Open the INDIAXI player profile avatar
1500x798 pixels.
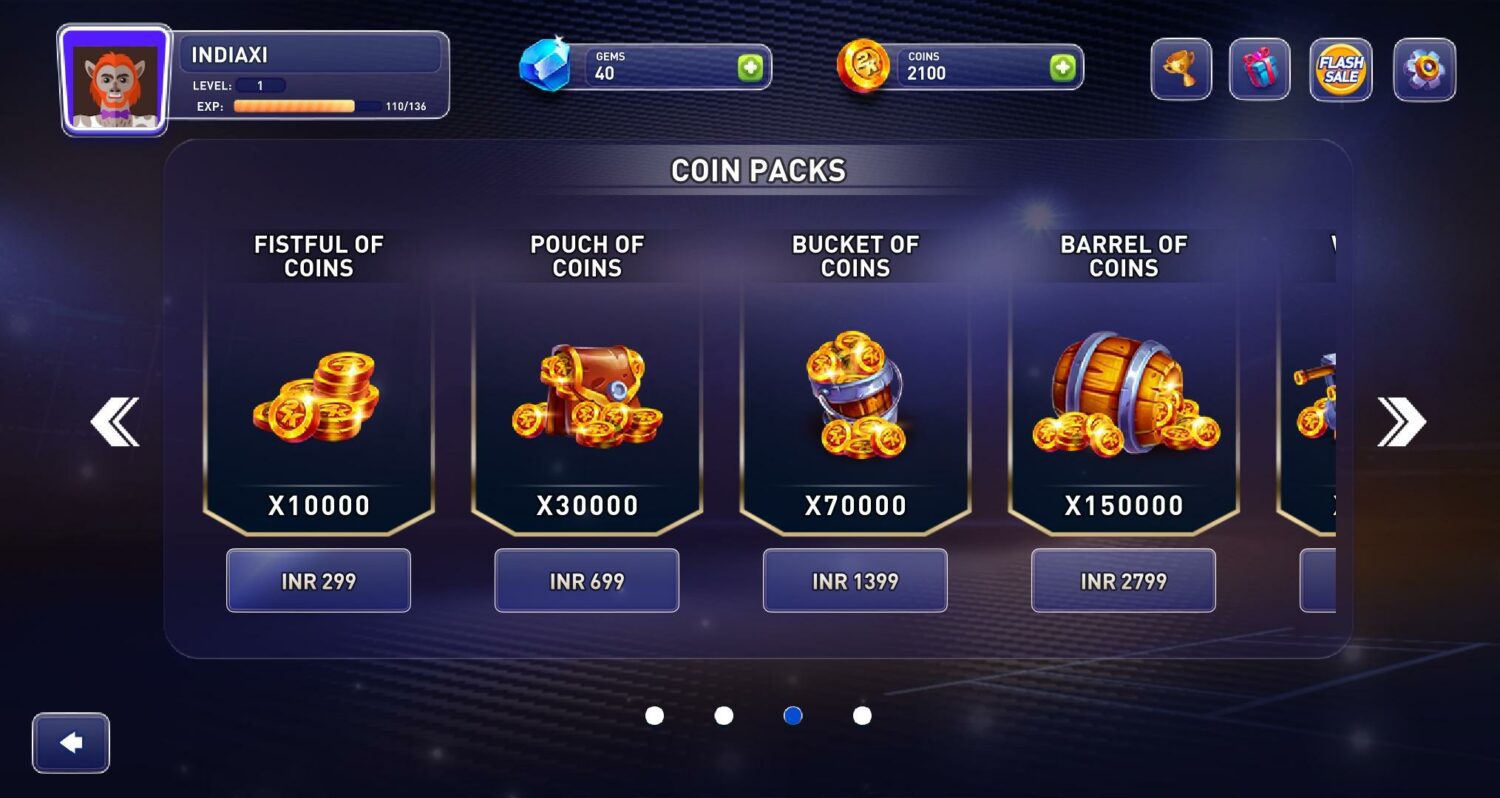(x=115, y=80)
